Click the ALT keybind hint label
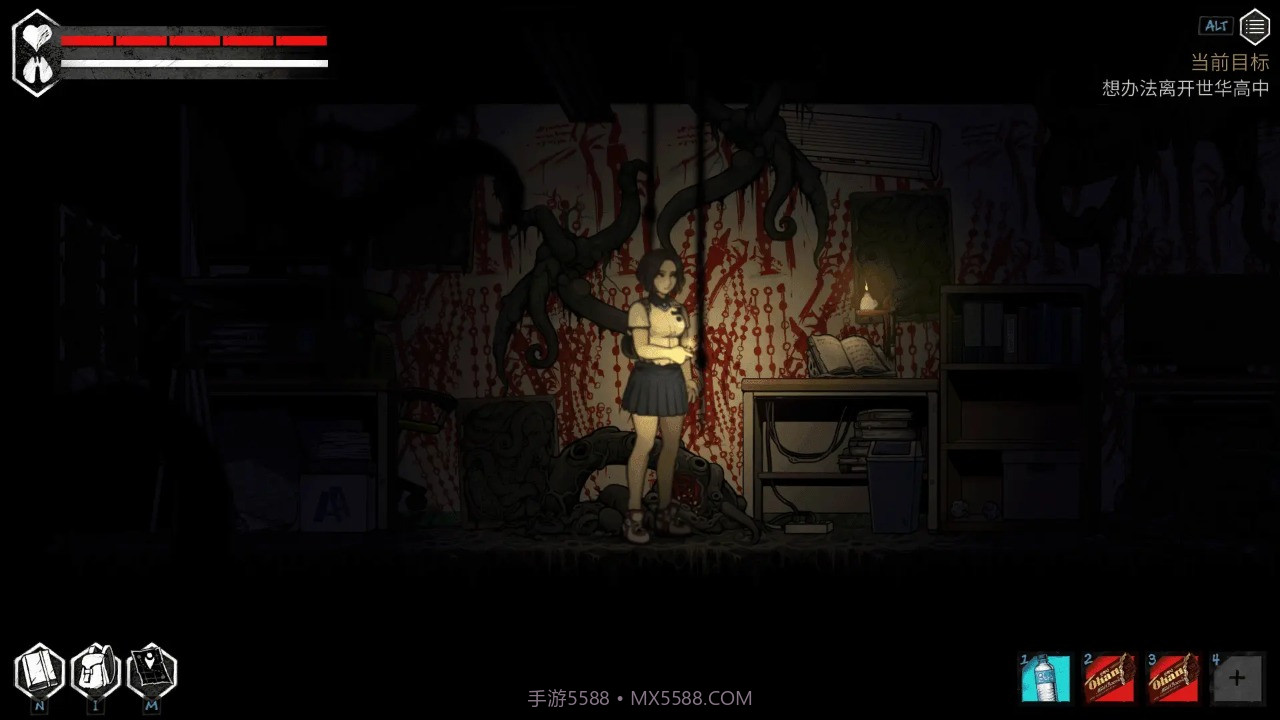 pyautogui.click(x=1216, y=26)
